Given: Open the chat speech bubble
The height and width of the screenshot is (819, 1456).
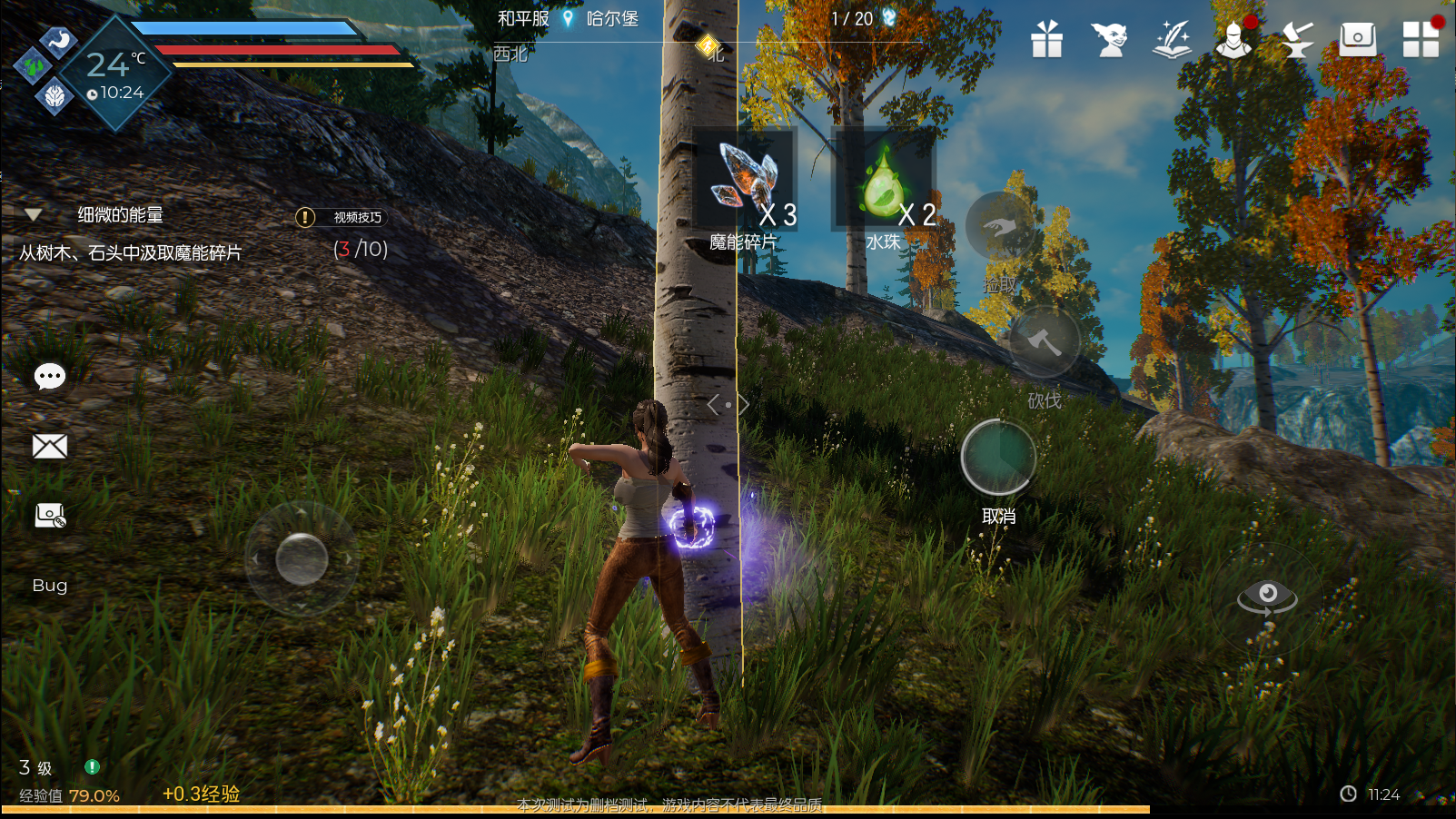Looking at the screenshot, I should (50, 376).
